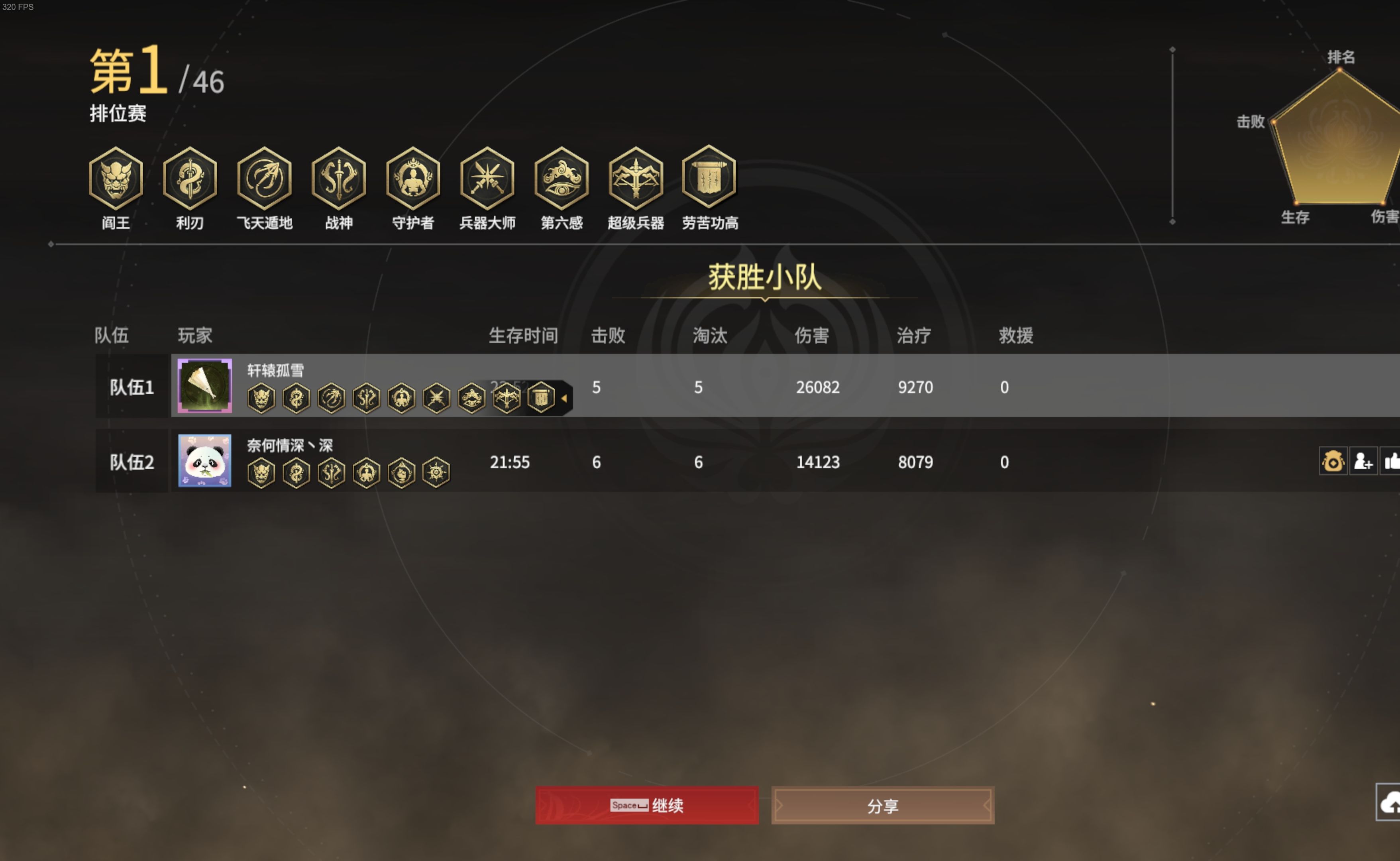Open 轩辕孤雪's player avatar

(x=204, y=385)
